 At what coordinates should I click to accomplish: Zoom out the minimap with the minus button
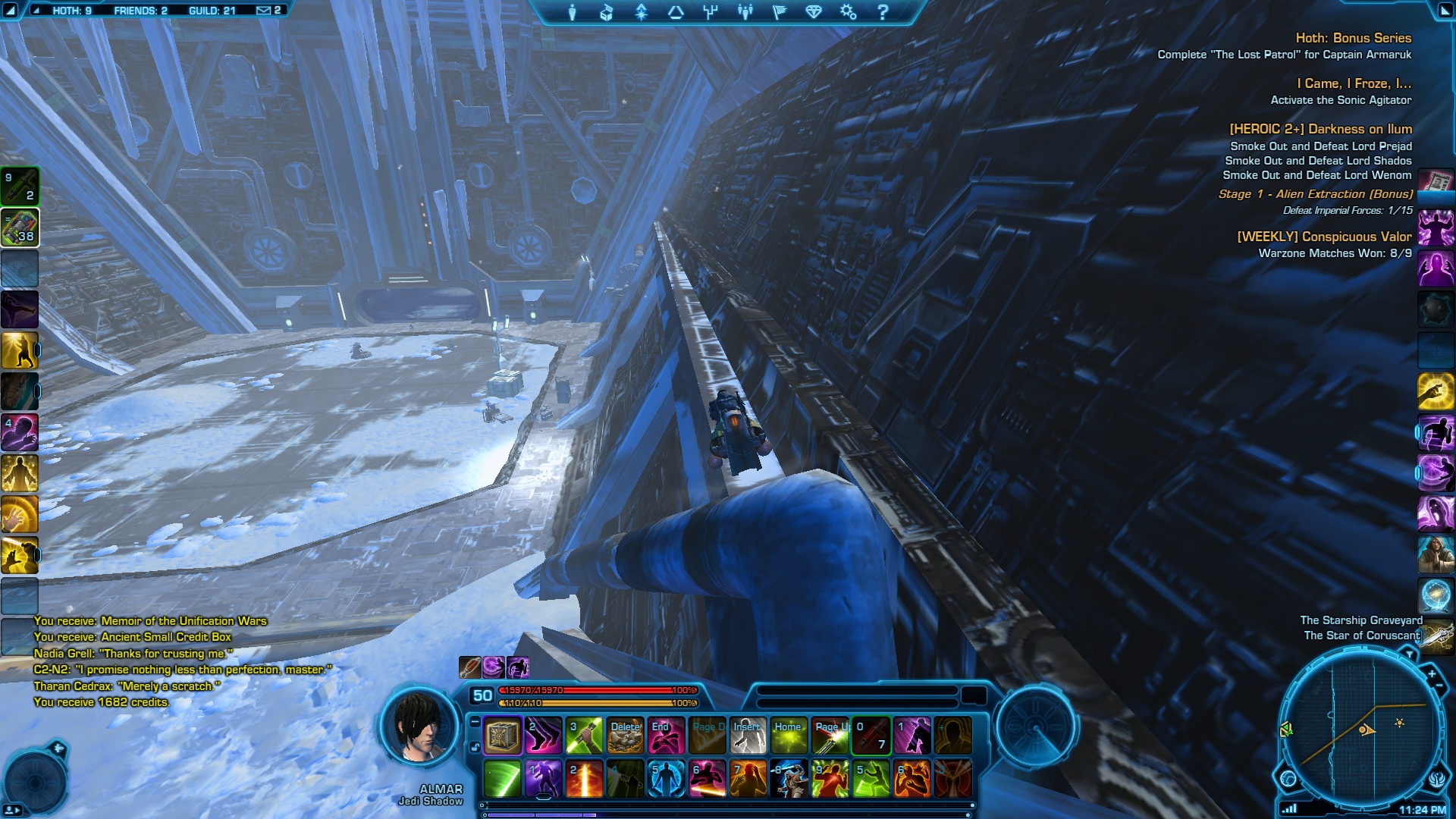(x=1439, y=686)
